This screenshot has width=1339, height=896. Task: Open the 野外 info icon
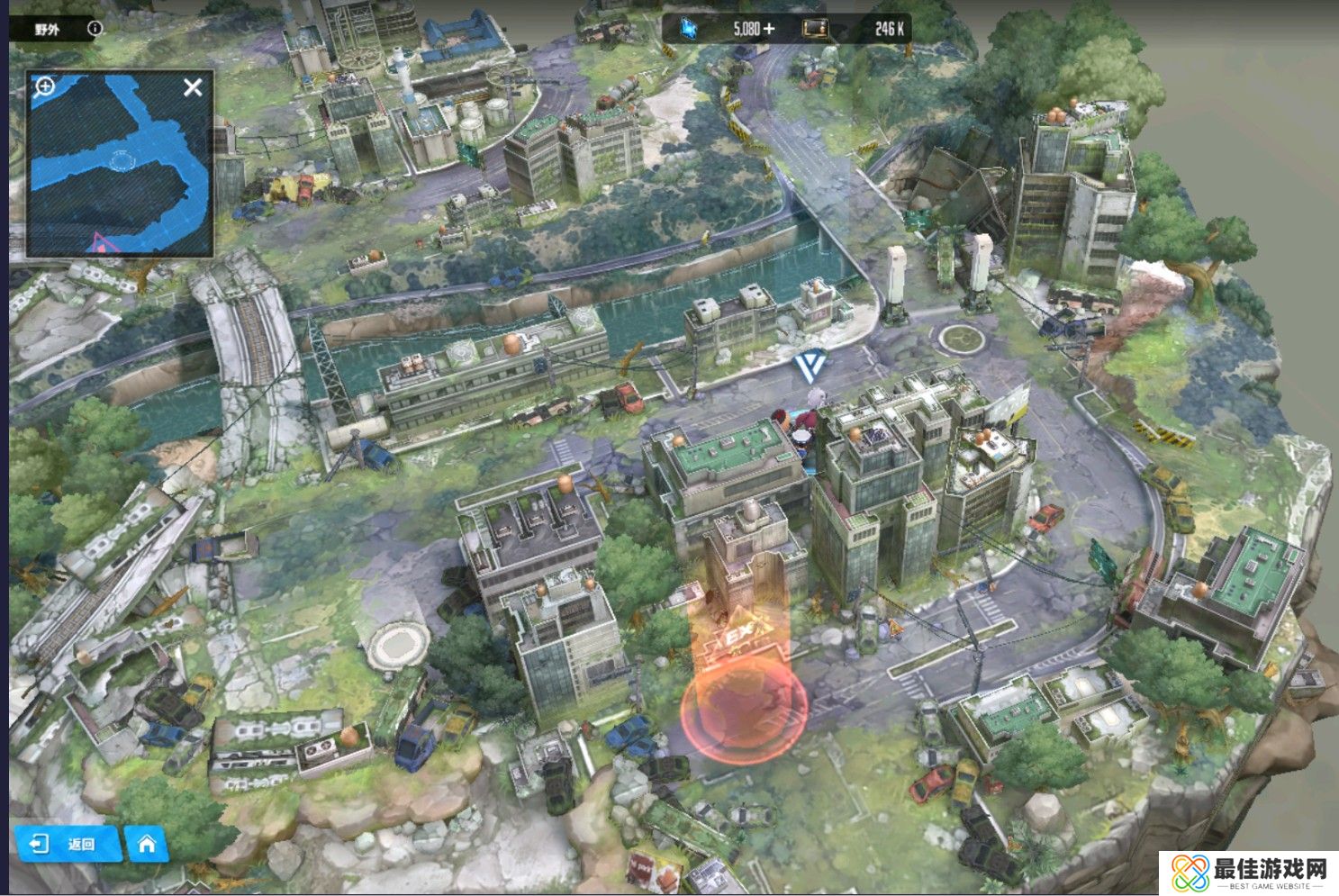(95, 29)
